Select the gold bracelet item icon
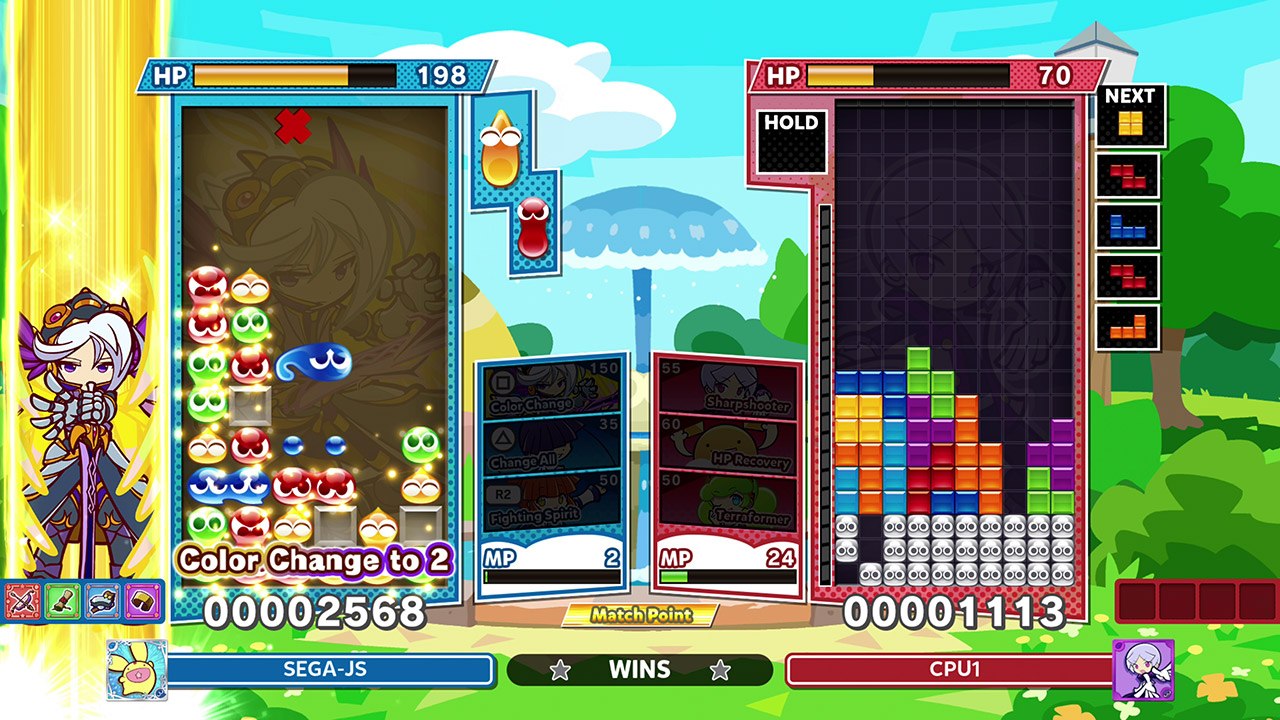This screenshot has height=720, width=1280. coord(143,600)
